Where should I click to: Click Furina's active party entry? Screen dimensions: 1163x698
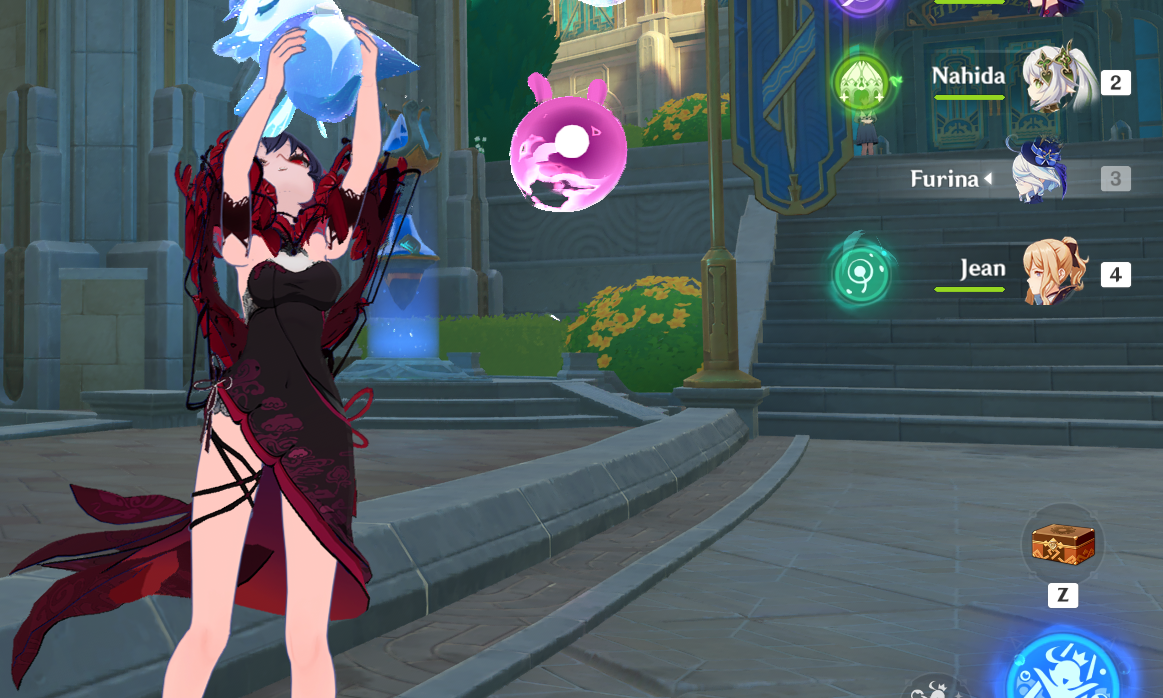pos(1040,177)
